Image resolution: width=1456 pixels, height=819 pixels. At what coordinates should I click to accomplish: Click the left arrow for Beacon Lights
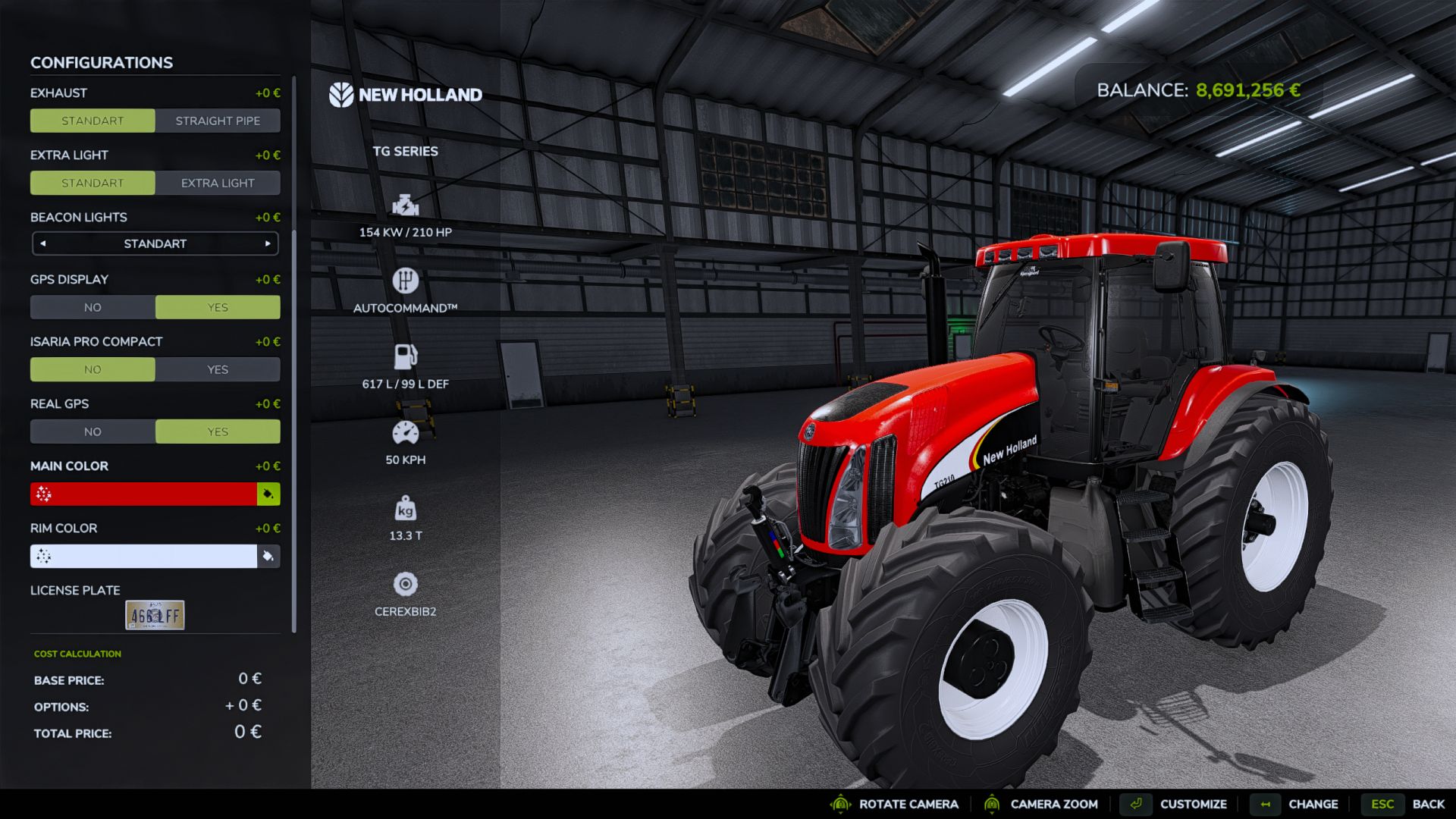coord(43,243)
